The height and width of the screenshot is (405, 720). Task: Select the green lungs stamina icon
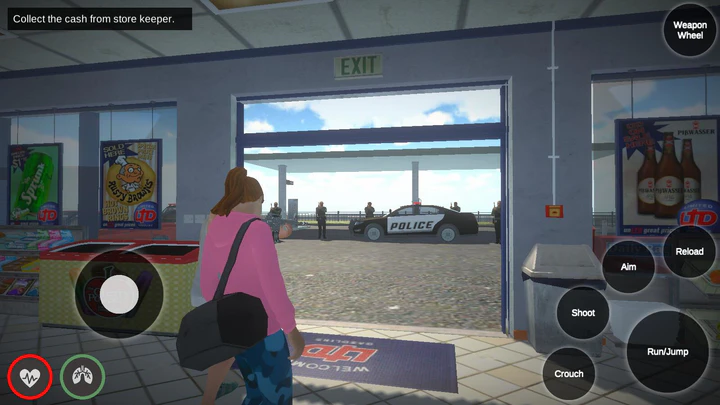point(82,377)
